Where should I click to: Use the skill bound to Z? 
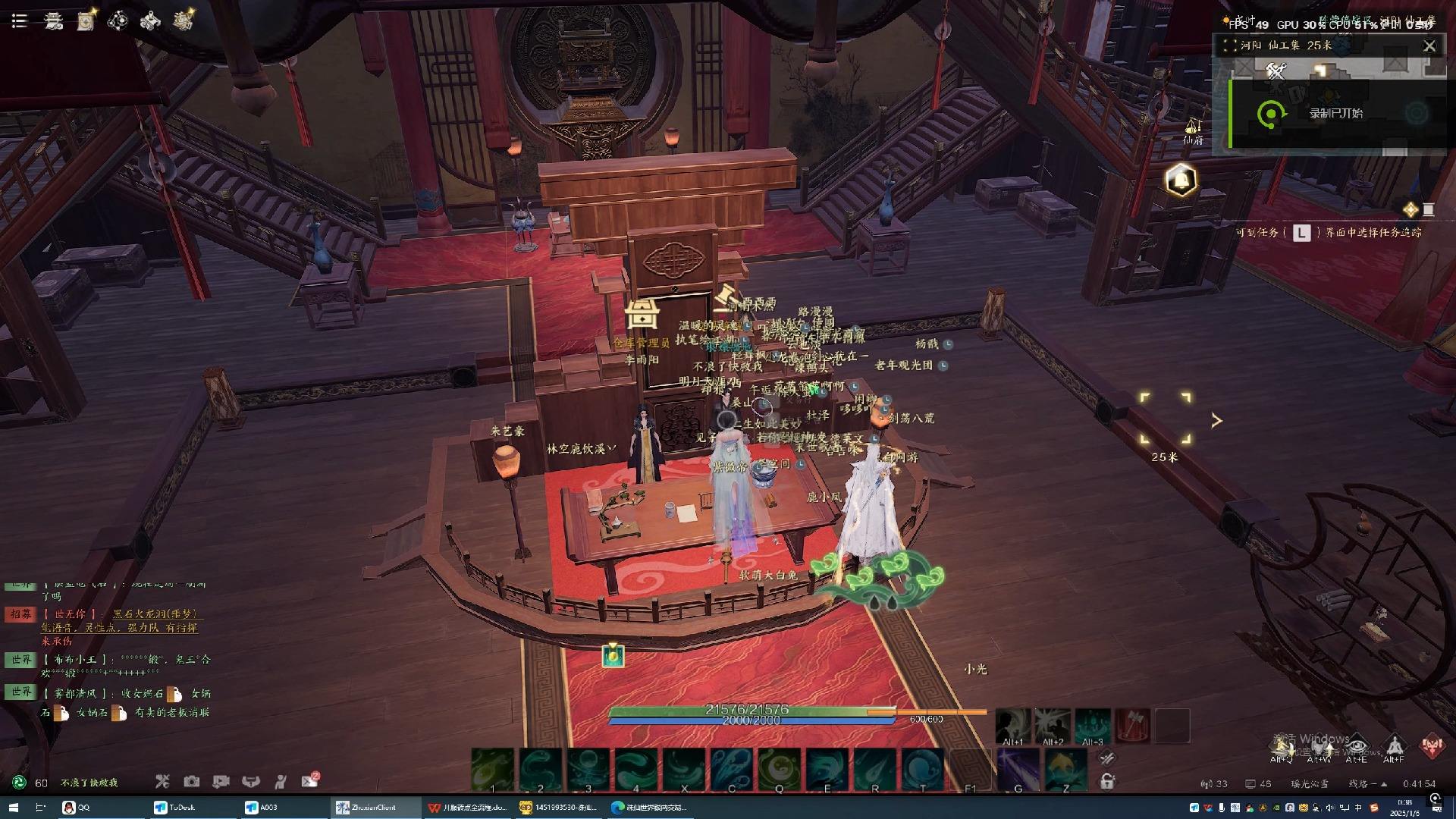(1065, 770)
